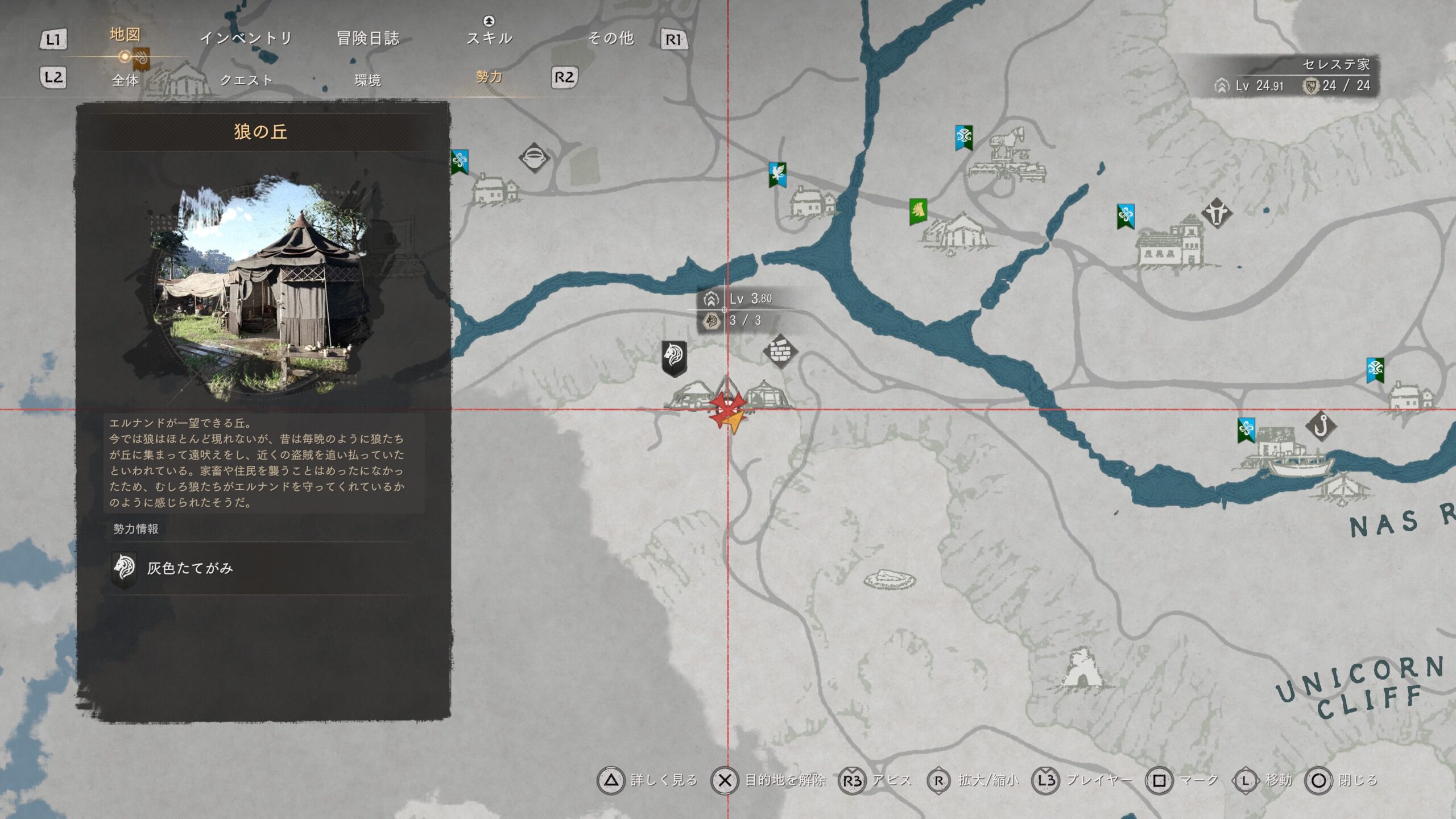Choose the 環境 map filter
Screen dimensions: 1456x819
click(x=367, y=80)
